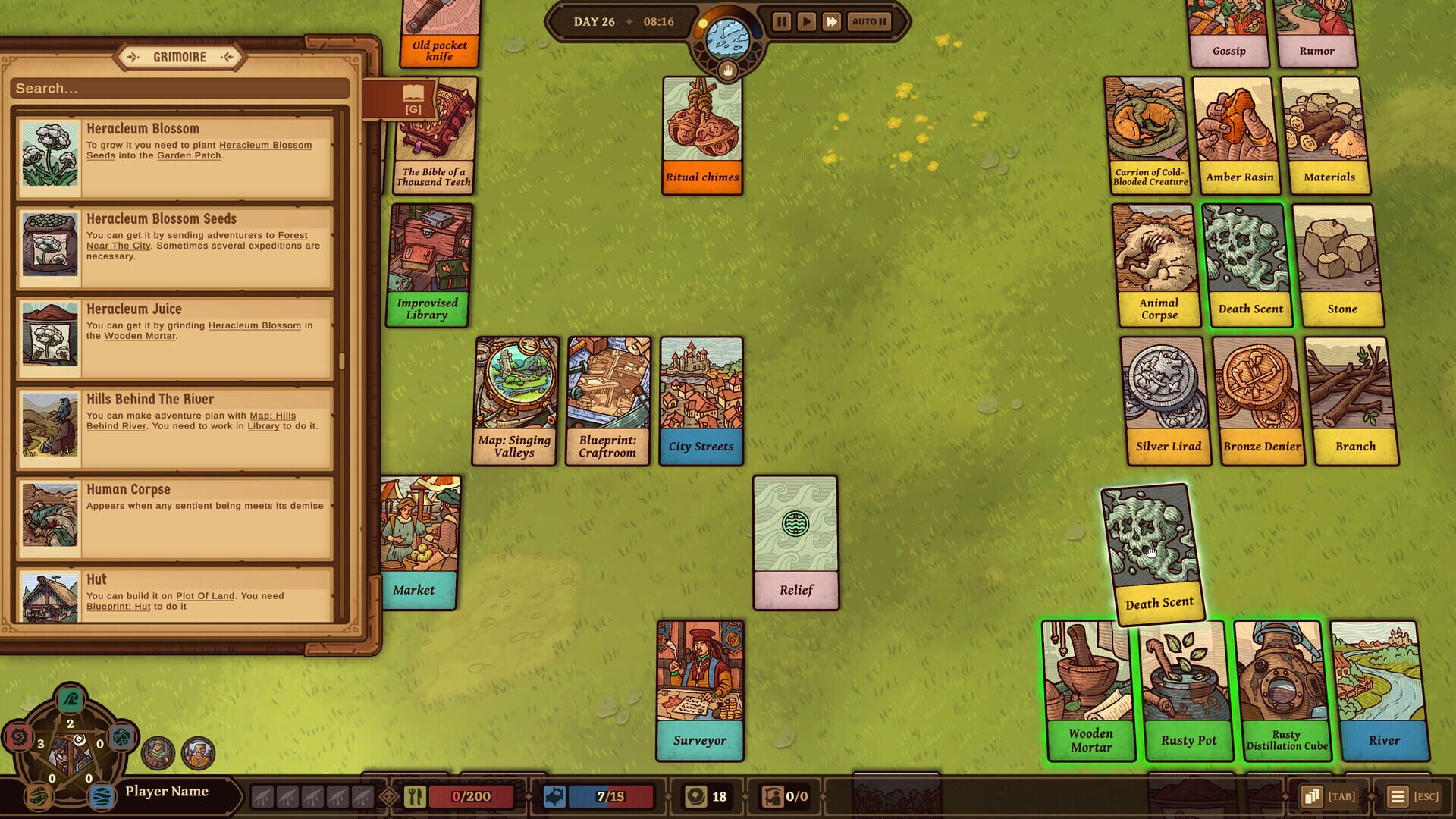This screenshot has height=819, width=1456.
Task: Select the red spiral element on the pentagram
Action: tap(19, 738)
